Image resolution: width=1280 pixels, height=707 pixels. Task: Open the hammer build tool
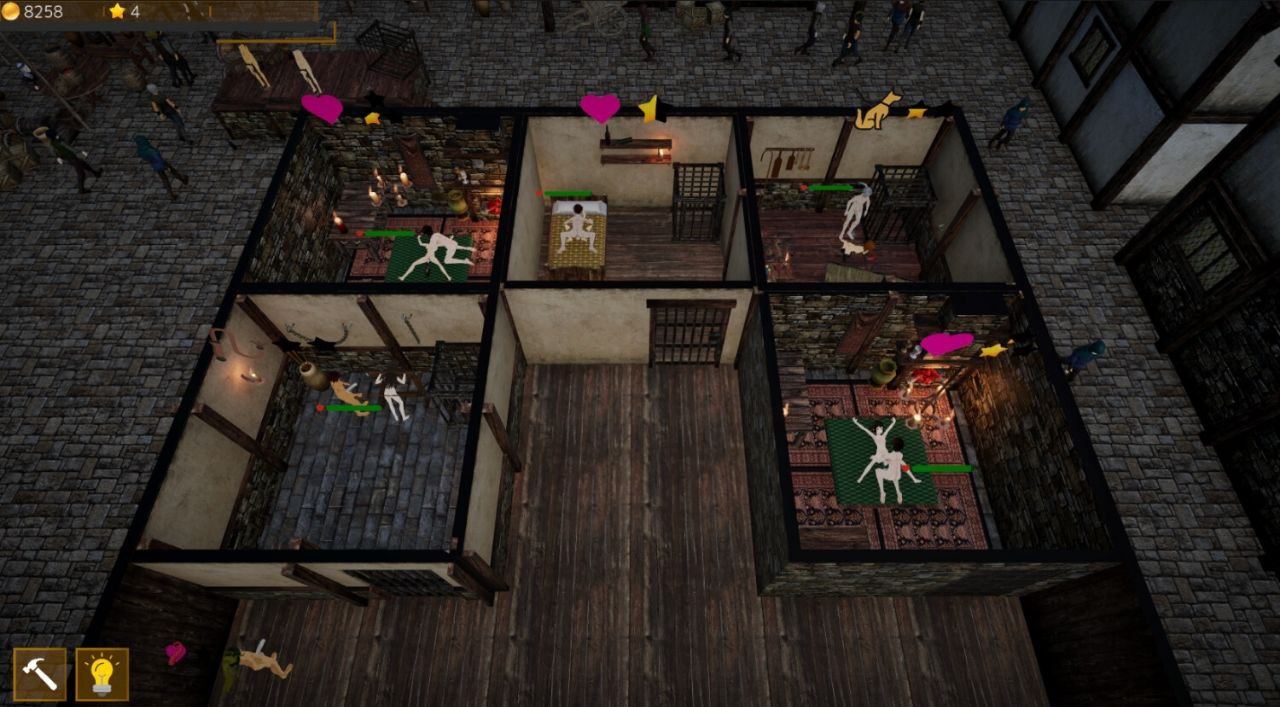[40, 674]
